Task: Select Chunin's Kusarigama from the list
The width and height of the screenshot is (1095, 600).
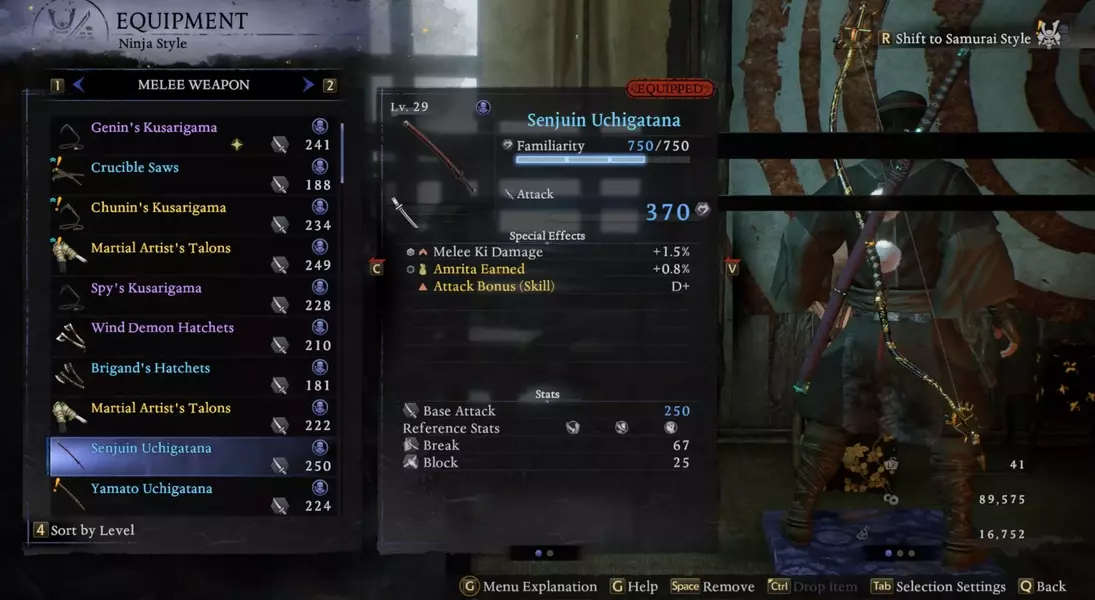Action: (x=158, y=208)
